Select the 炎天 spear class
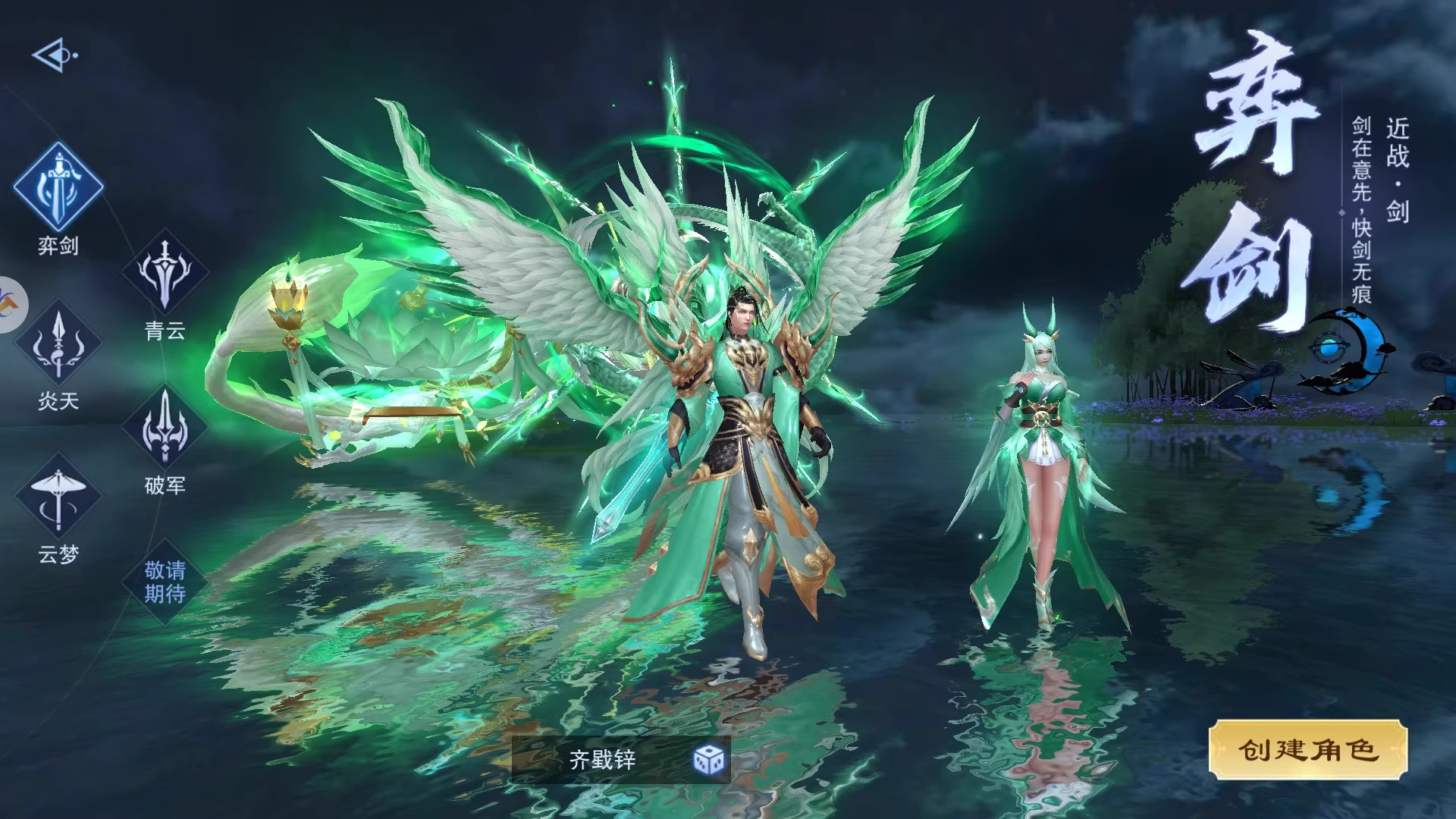 click(x=58, y=347)
